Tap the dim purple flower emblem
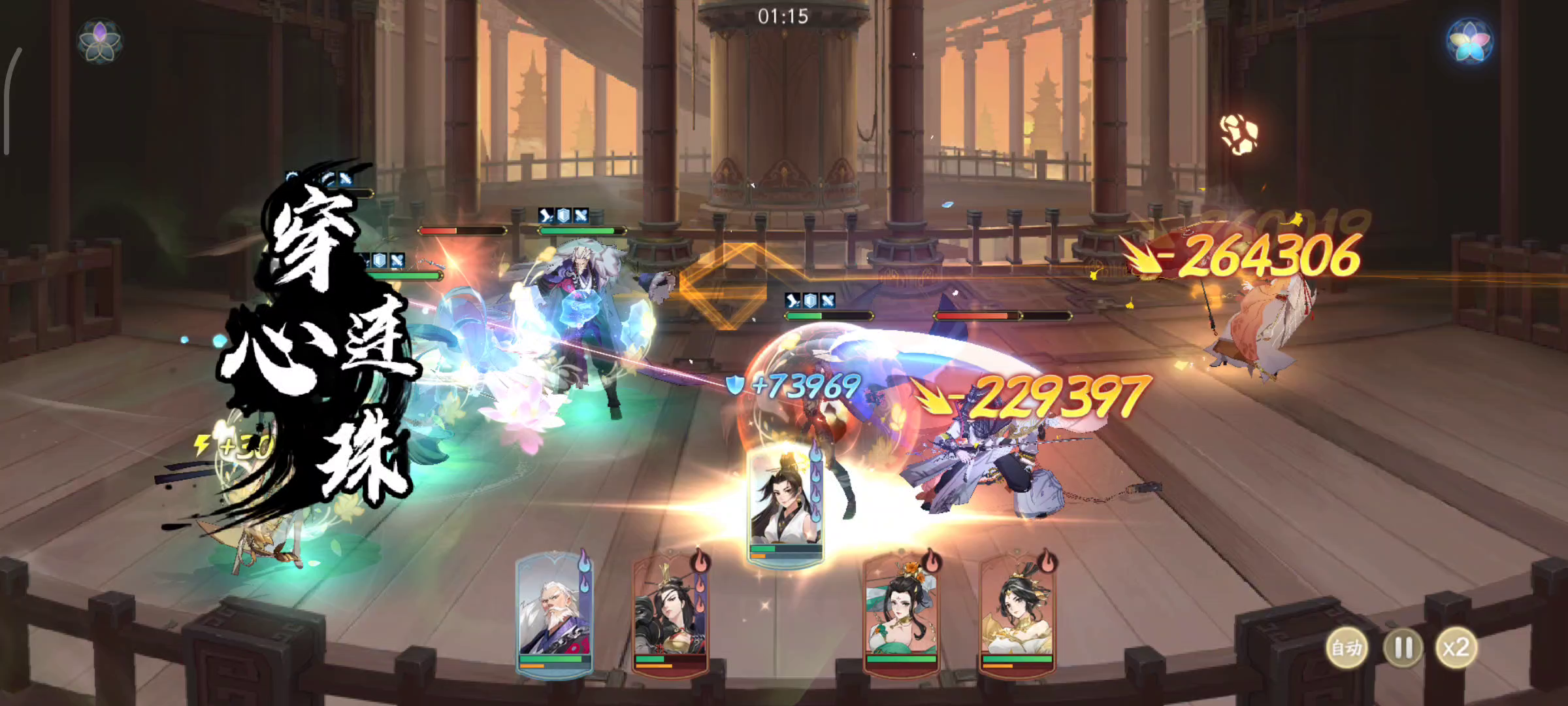 point(99,41)
